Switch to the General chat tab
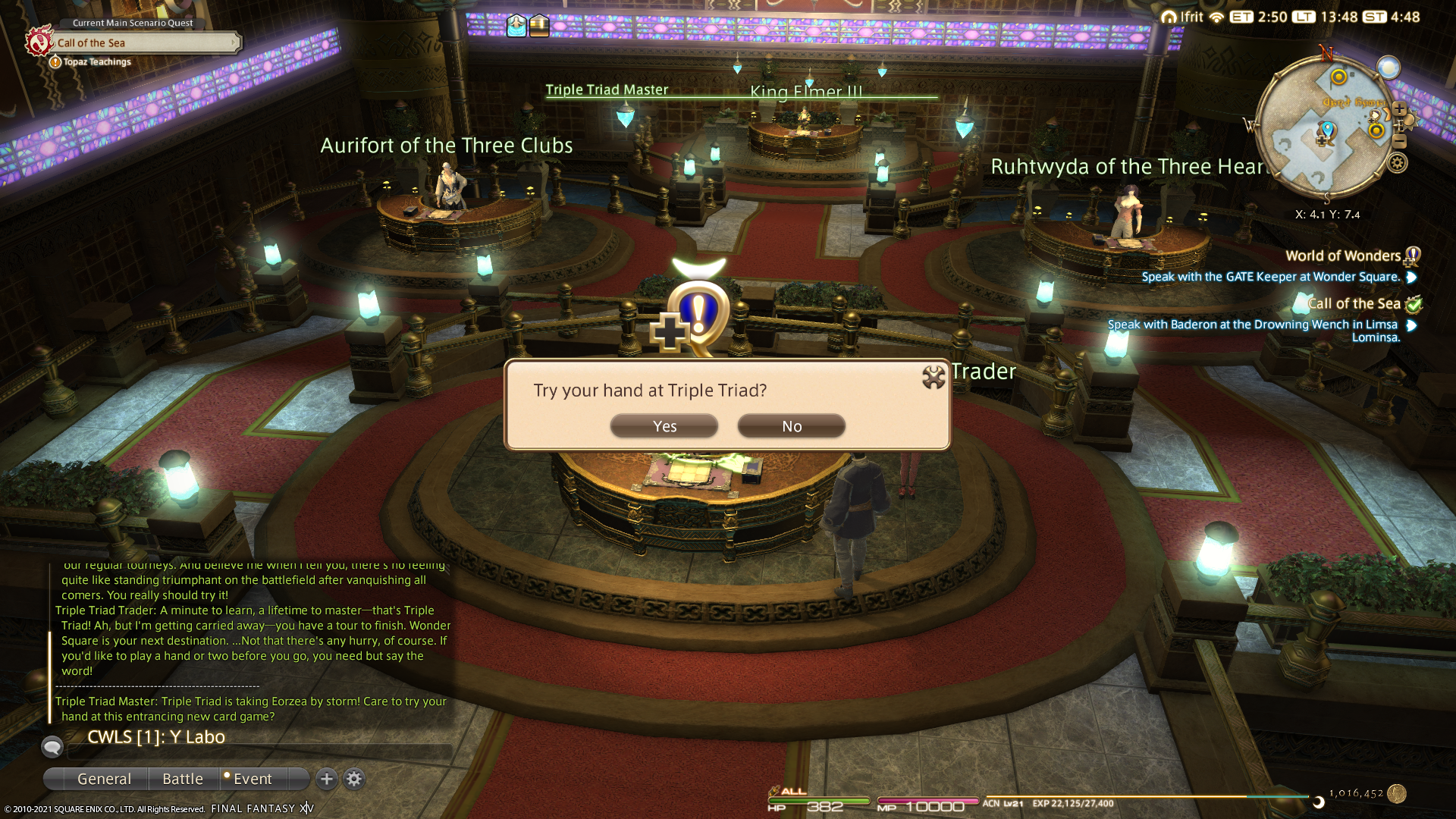 tap(104, 779)
